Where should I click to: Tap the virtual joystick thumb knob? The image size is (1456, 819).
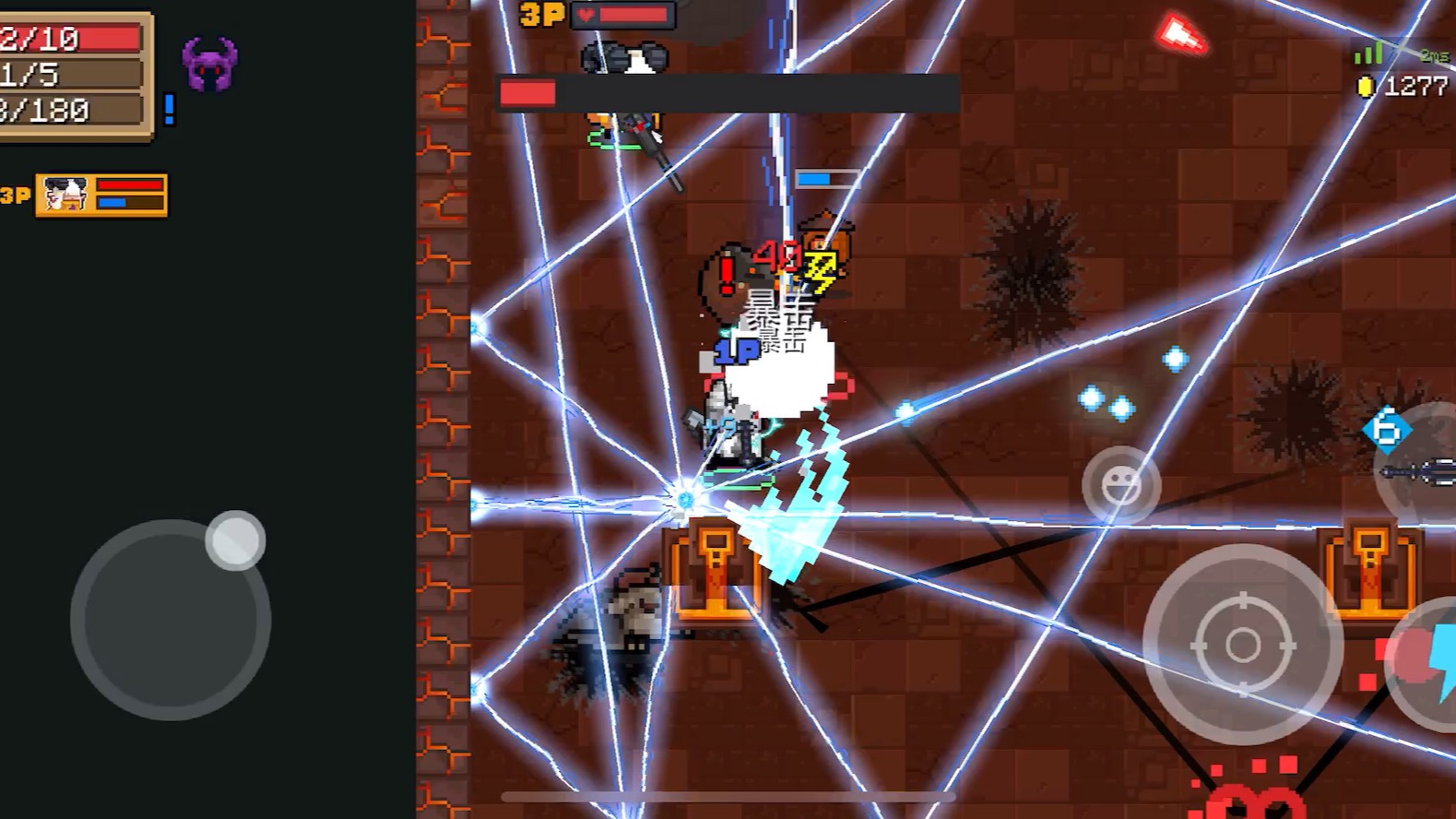(235, 540)
